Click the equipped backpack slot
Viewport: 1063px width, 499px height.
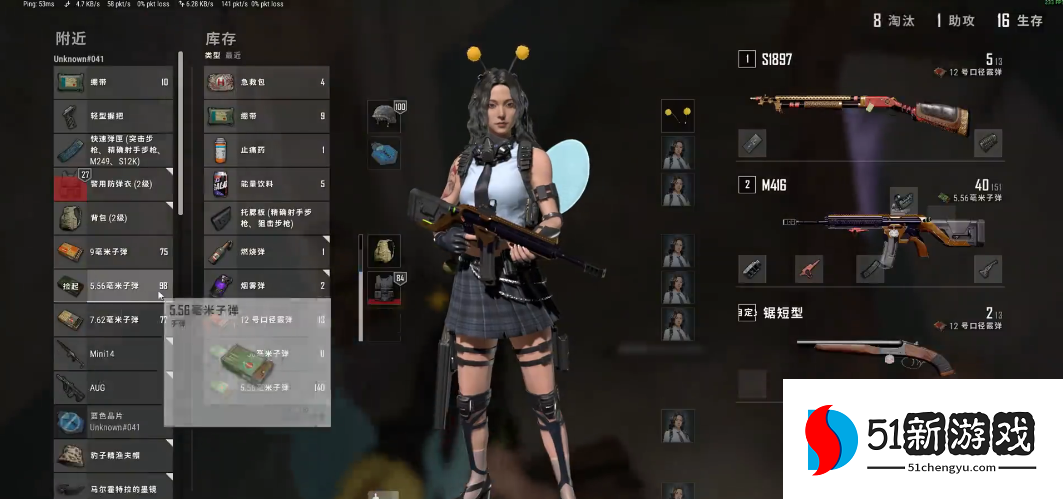384,251
